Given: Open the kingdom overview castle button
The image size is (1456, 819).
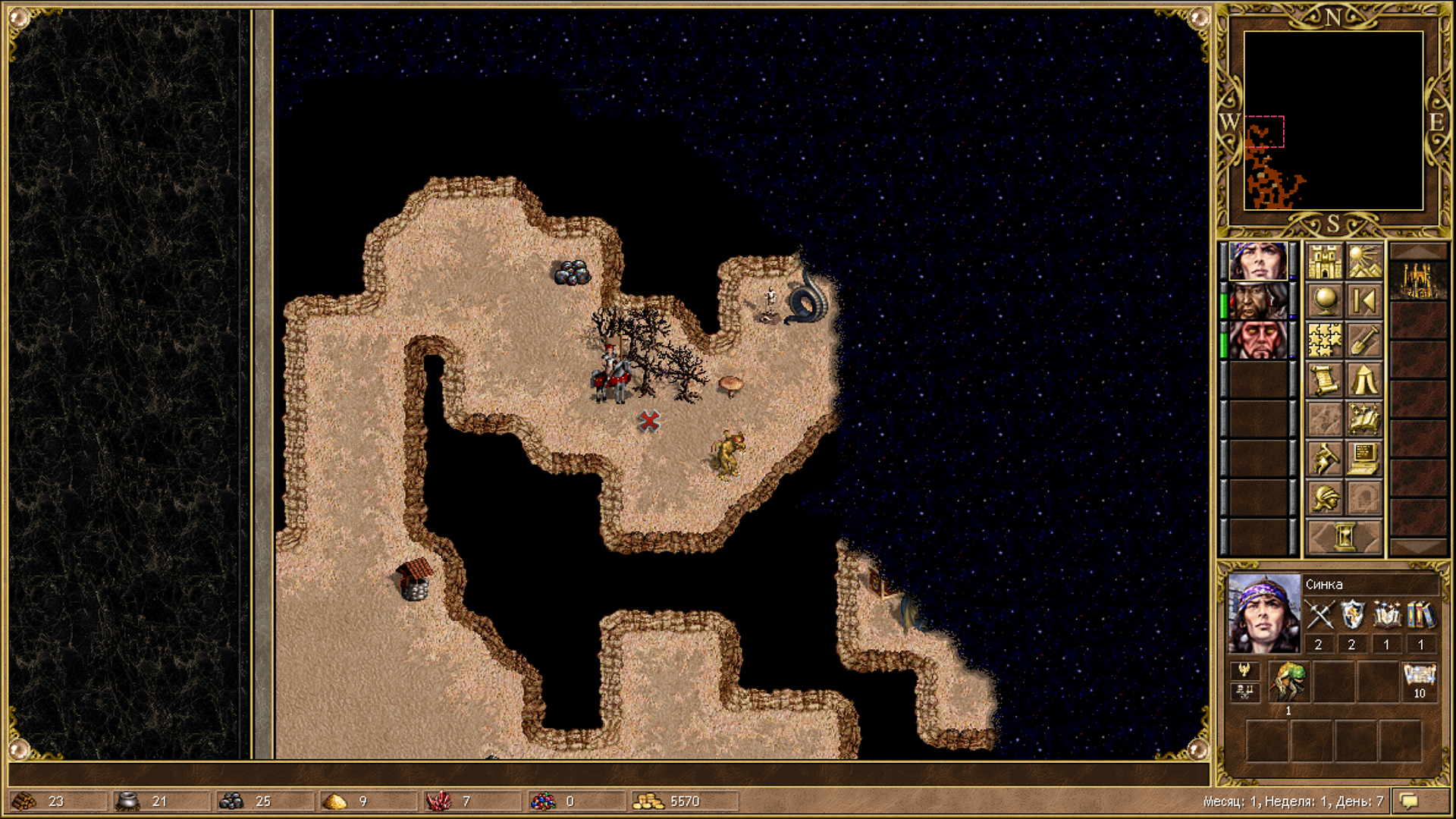Looking at the screenshot, I should coord(1325,261).
